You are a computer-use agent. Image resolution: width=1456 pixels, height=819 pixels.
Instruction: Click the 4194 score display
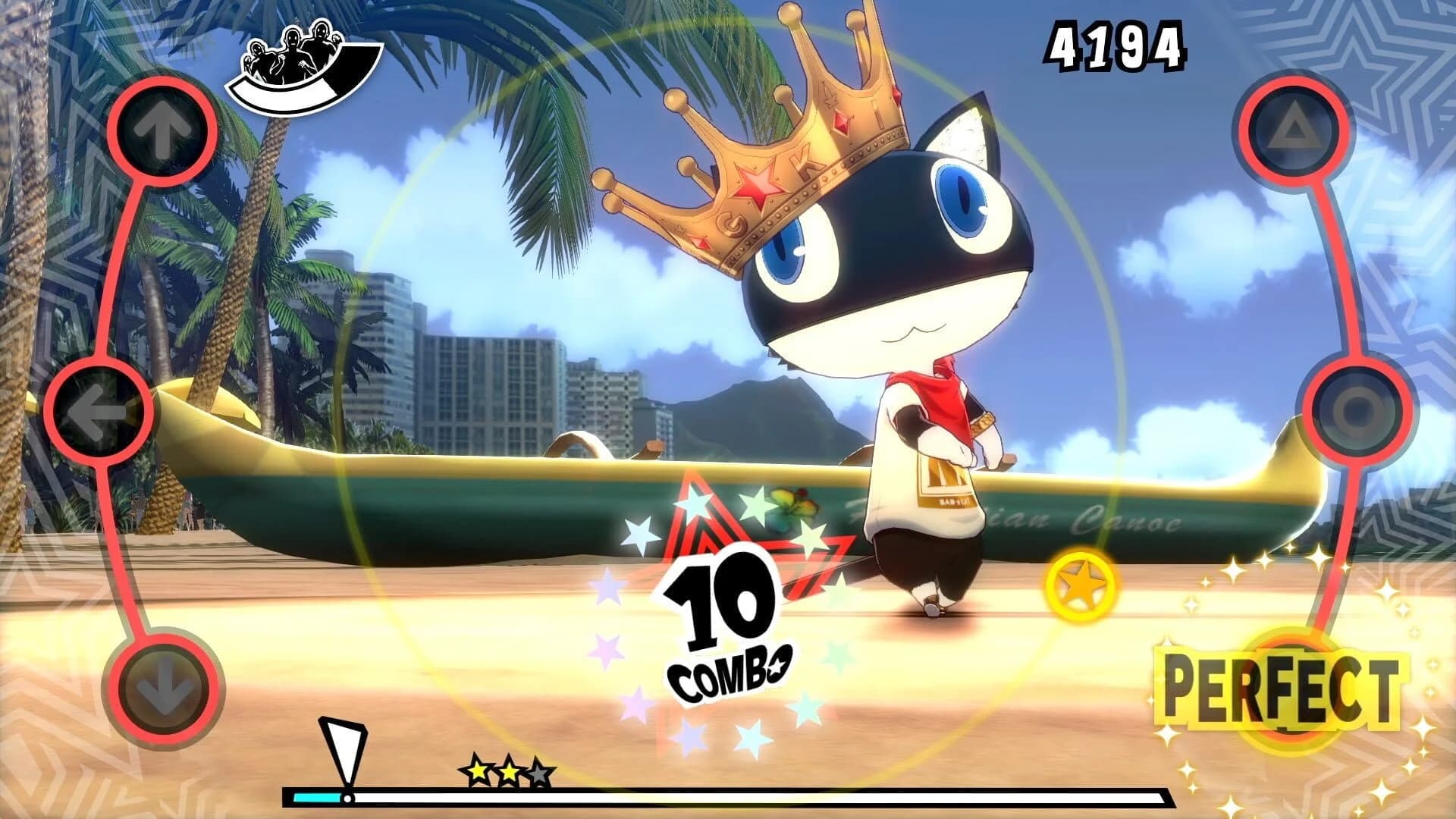(1117, 47)
